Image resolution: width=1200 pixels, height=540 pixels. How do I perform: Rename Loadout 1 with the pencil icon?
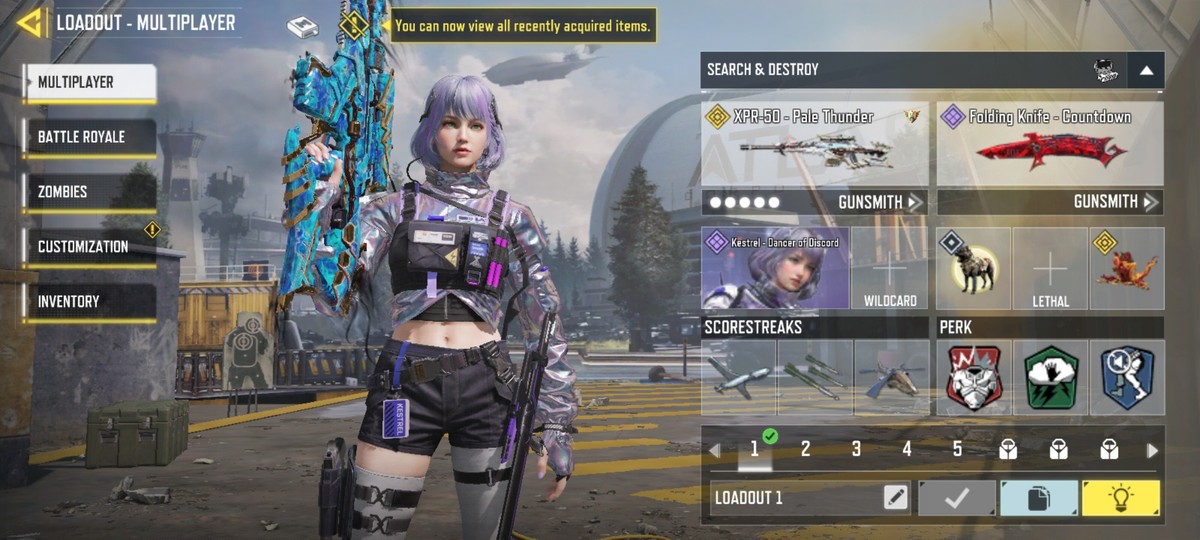click(x=896, y=498)
